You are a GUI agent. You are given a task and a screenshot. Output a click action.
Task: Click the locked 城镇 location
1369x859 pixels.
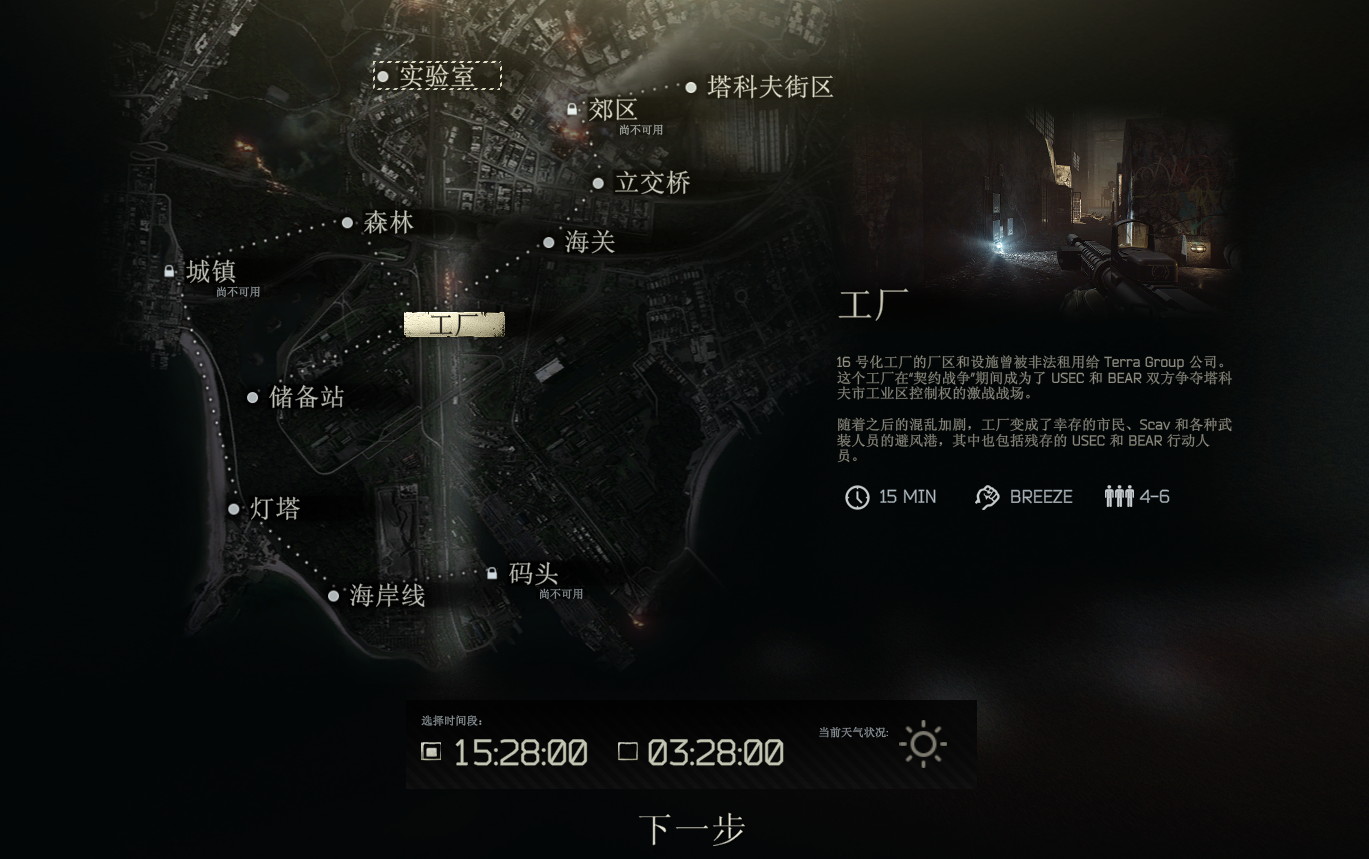point(210,272)
